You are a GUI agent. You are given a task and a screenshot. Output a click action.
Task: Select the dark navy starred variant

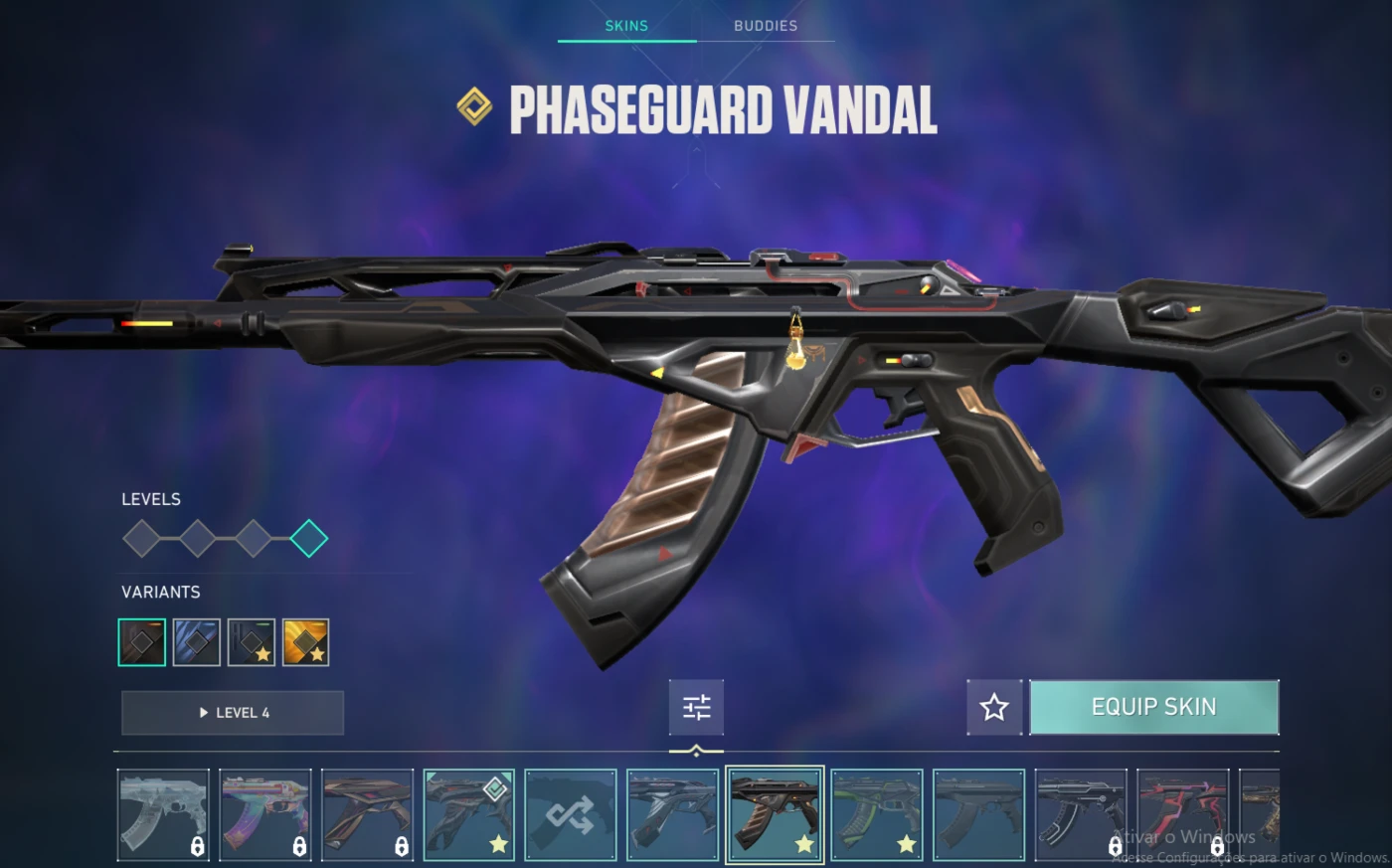pos(251,642)
